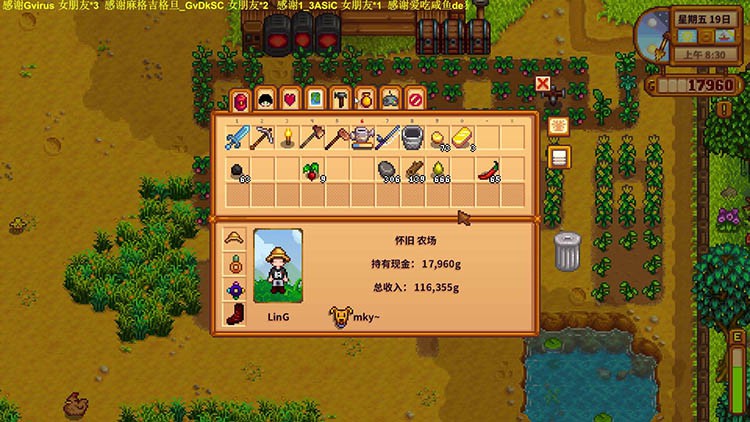Go to the Exit Game tab
The image size is (750, 422).
point(415,99)
